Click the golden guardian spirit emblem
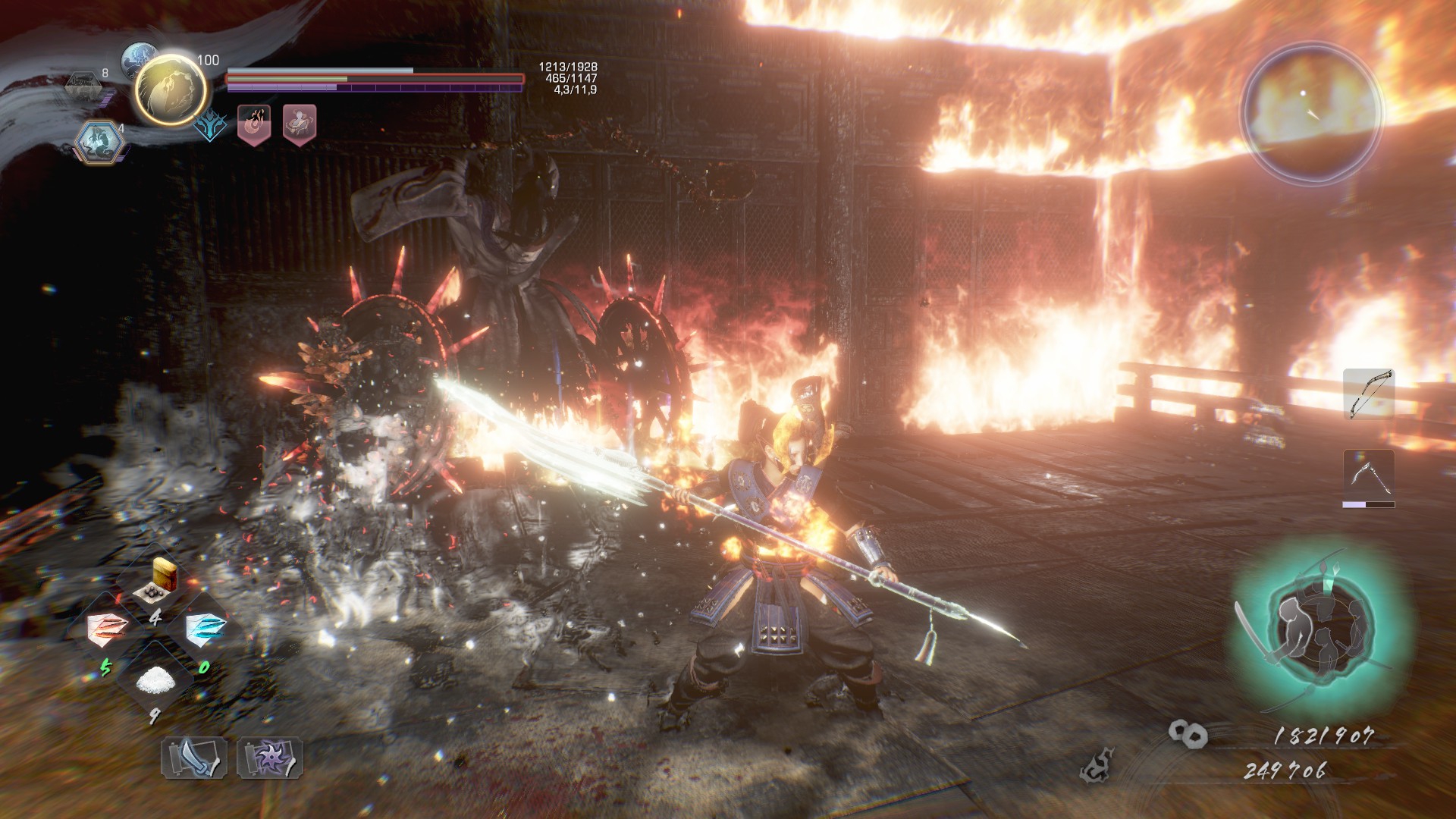 coord(171,89)
